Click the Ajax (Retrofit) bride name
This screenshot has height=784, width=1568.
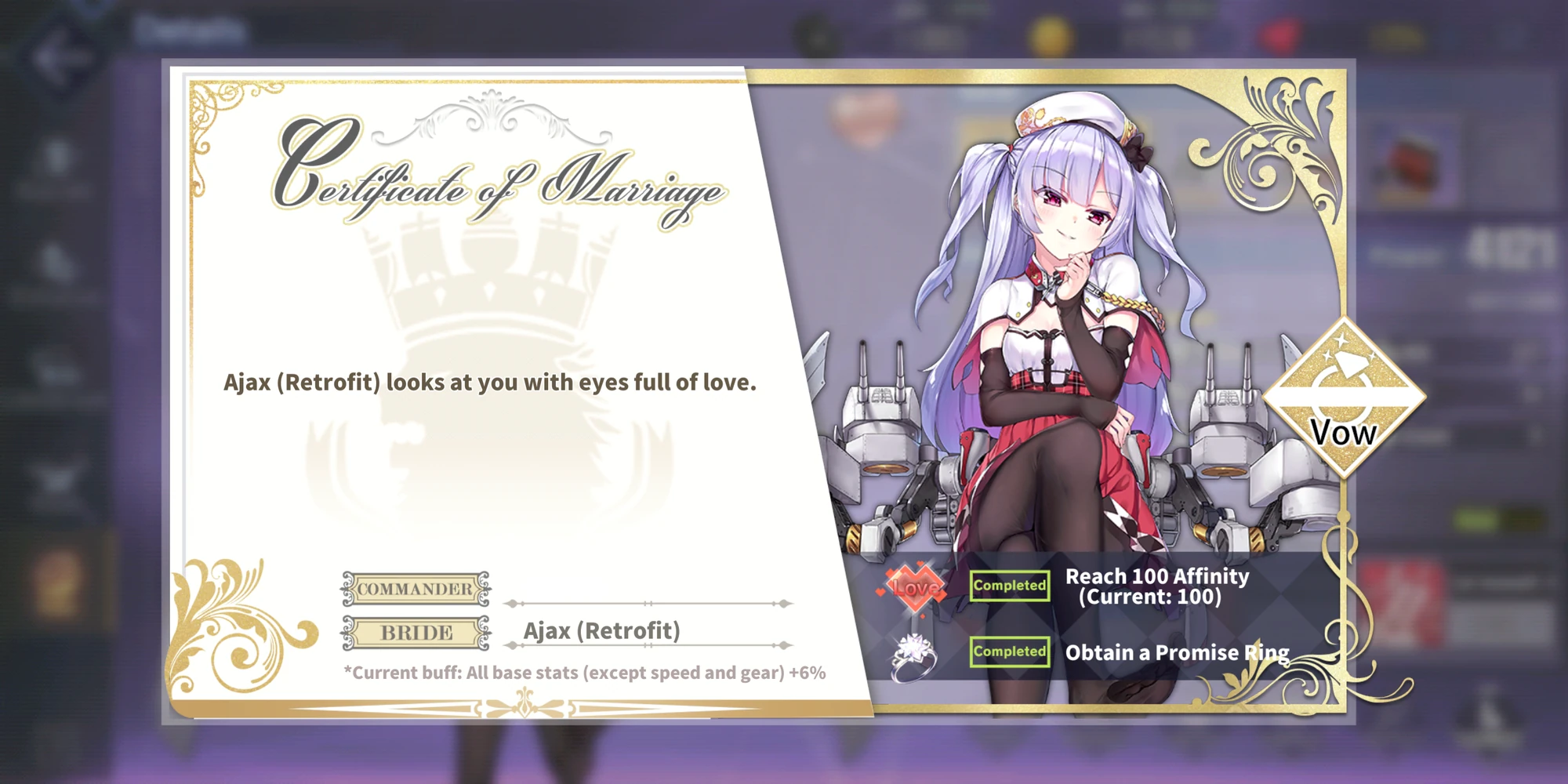pos(603,630)
